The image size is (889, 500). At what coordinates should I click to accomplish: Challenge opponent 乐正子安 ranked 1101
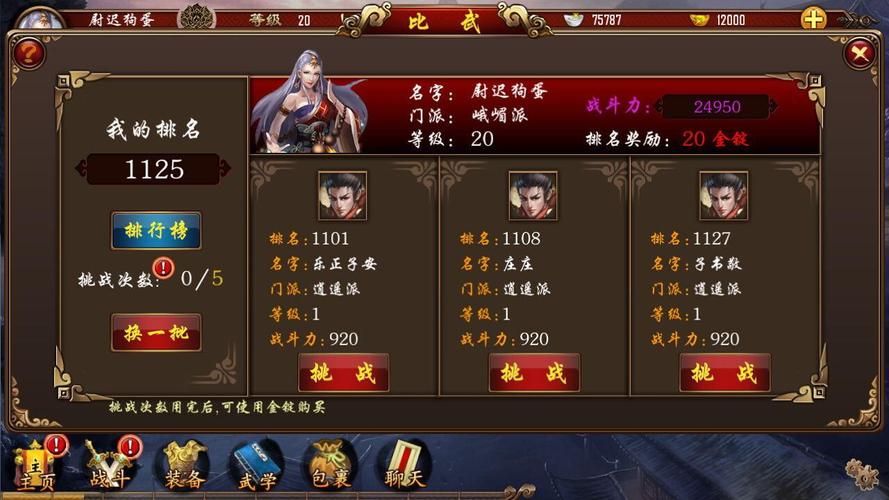pyautogui.click(x=343, y=373)
